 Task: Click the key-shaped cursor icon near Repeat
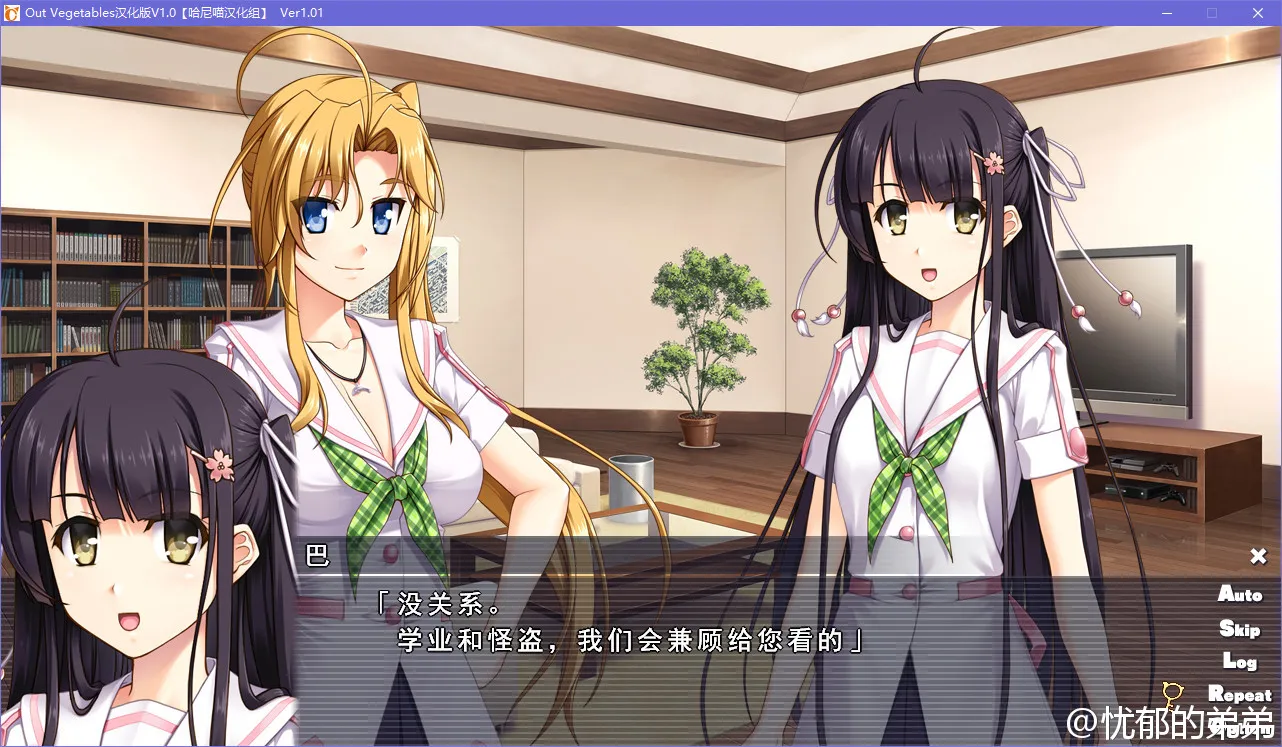[1171, 692]
